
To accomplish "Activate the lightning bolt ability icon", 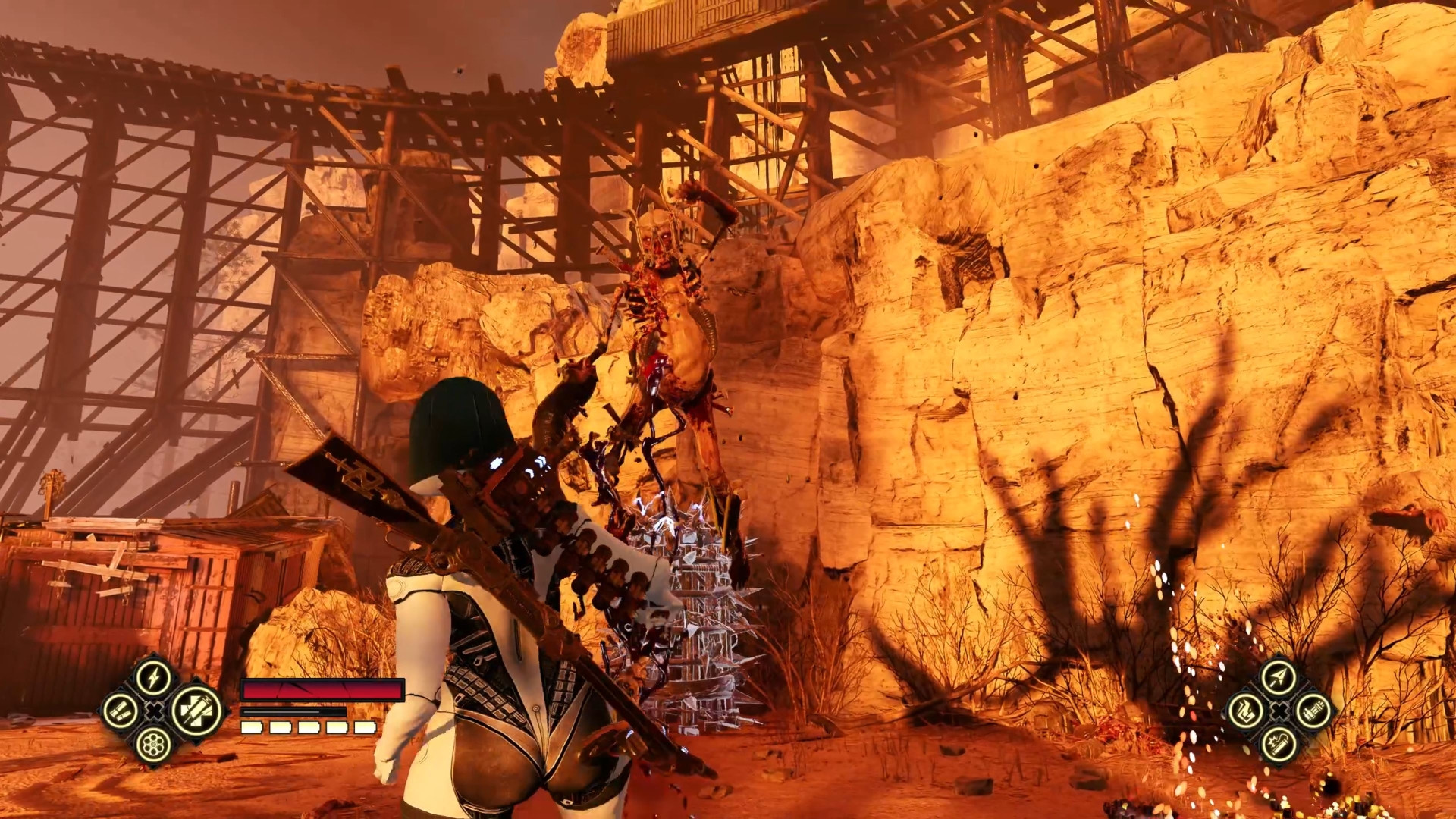I will (154, 676).
